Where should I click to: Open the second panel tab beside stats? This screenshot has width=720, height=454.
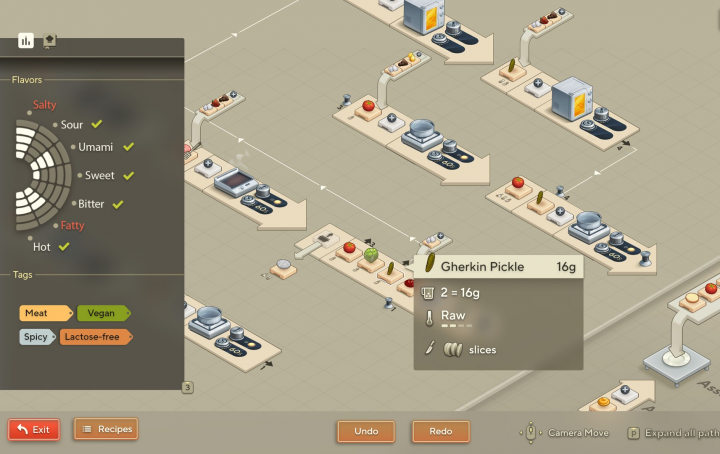click(49, 41)
